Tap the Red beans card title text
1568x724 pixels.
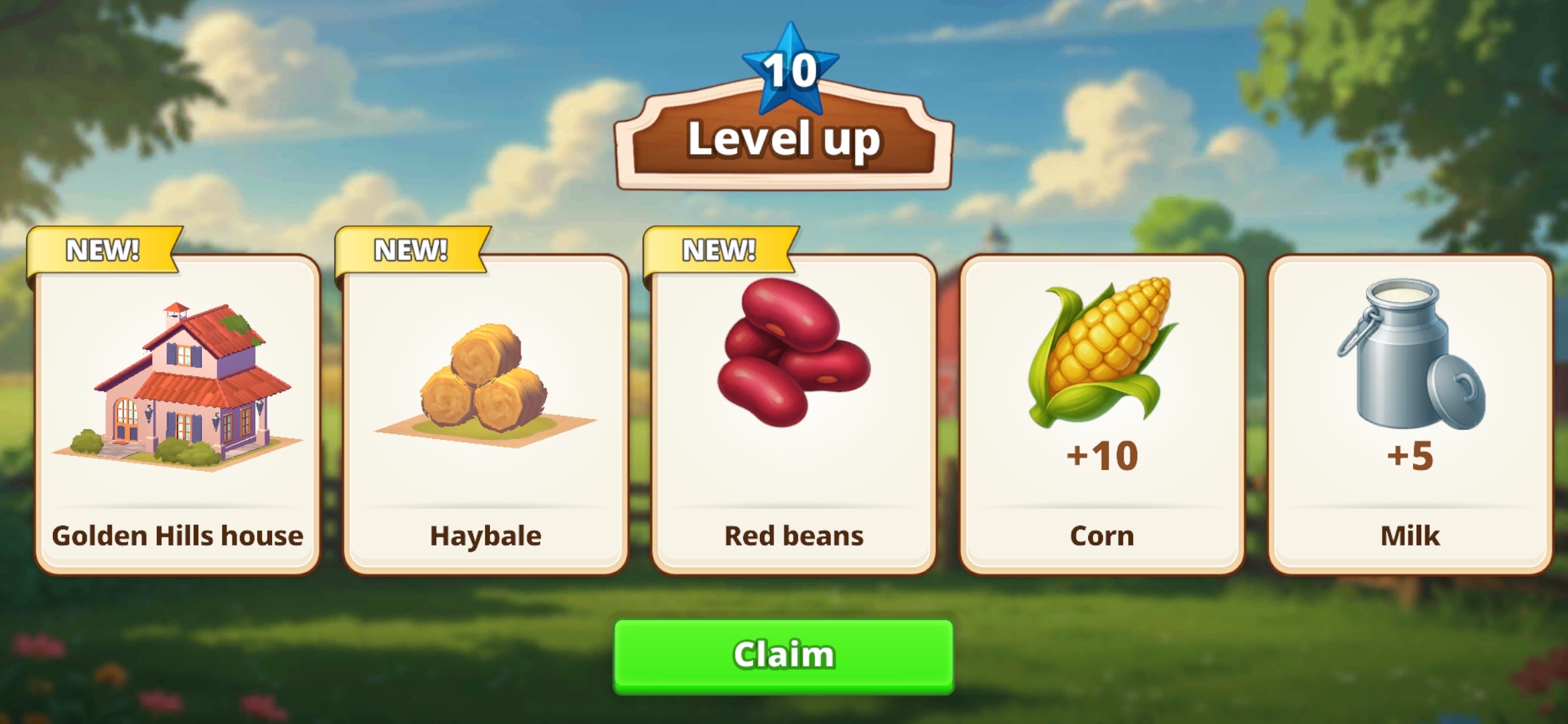pyautogui.click(x=794, y=535)
